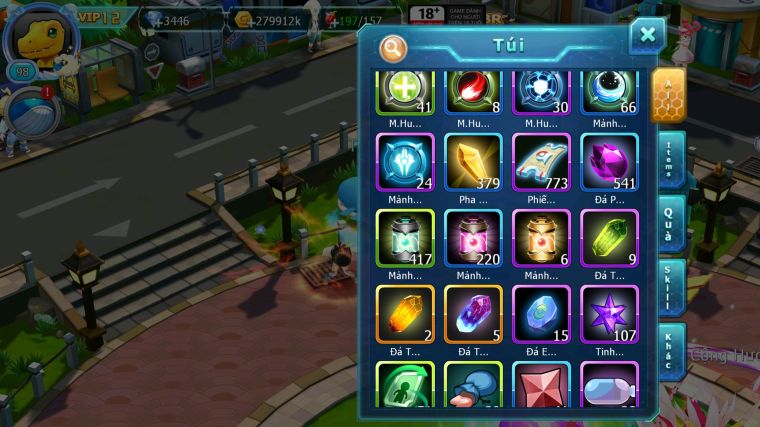Open the bag search magnifier

(x=394, y=47)
